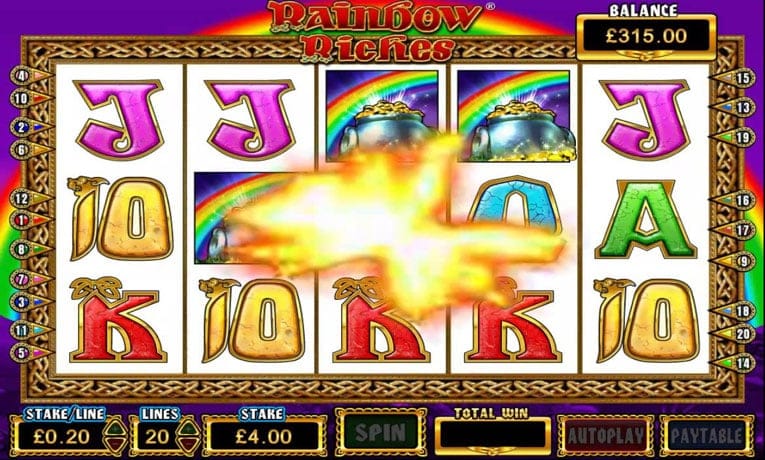Select payline marker 10
The width and height of the screenshot is (765, 460).
pos(22,99)
